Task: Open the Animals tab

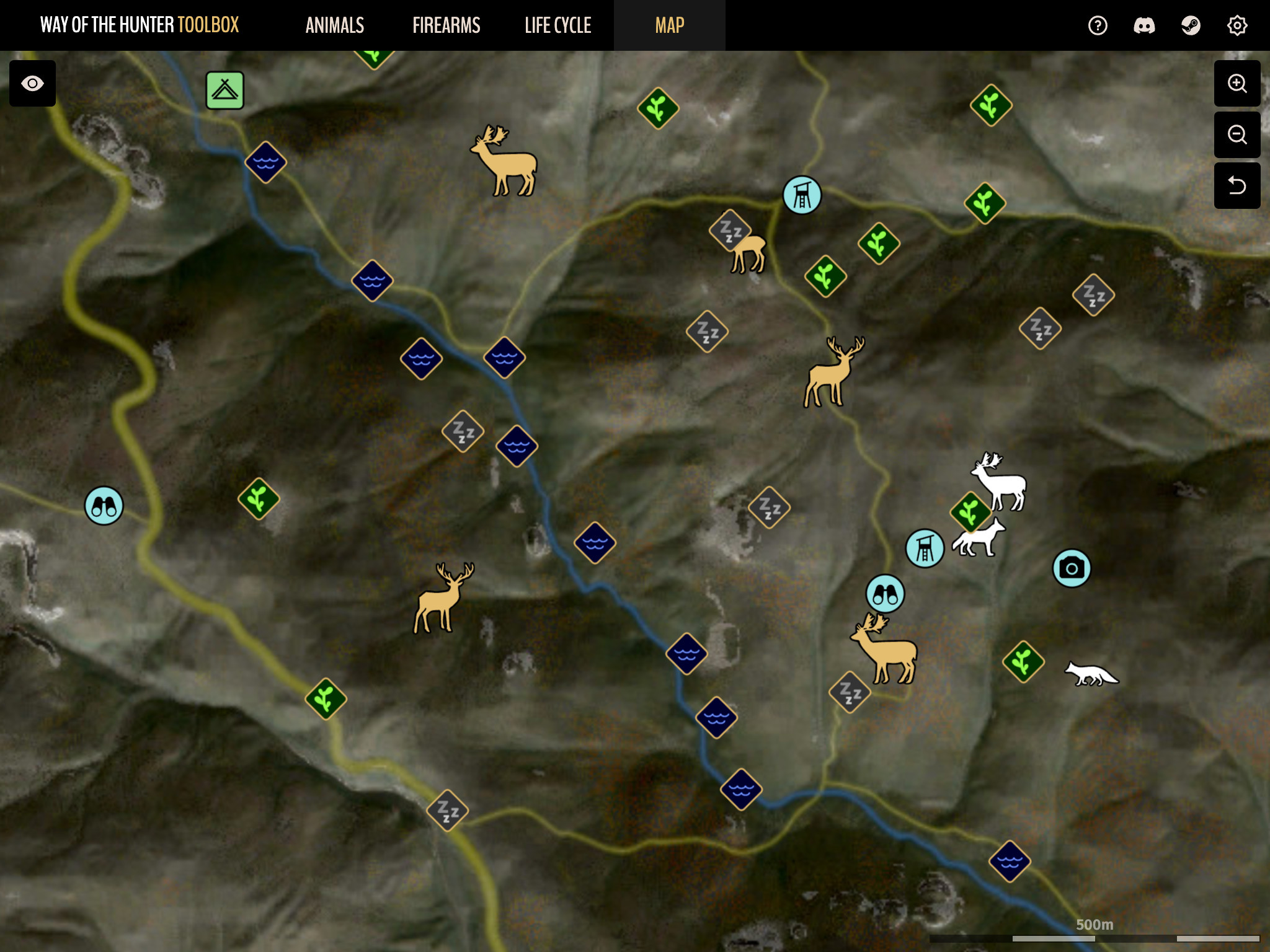Action: point(335,25)
